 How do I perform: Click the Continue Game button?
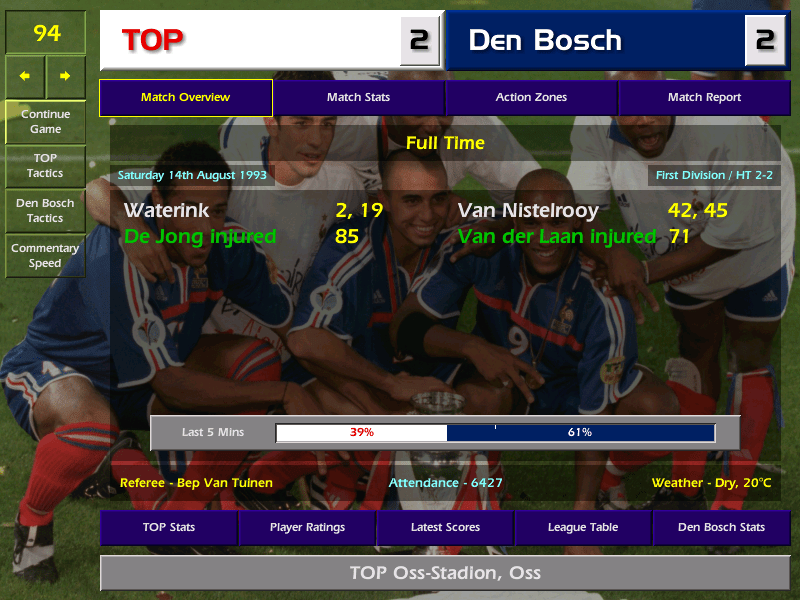[x=45, y=121]
